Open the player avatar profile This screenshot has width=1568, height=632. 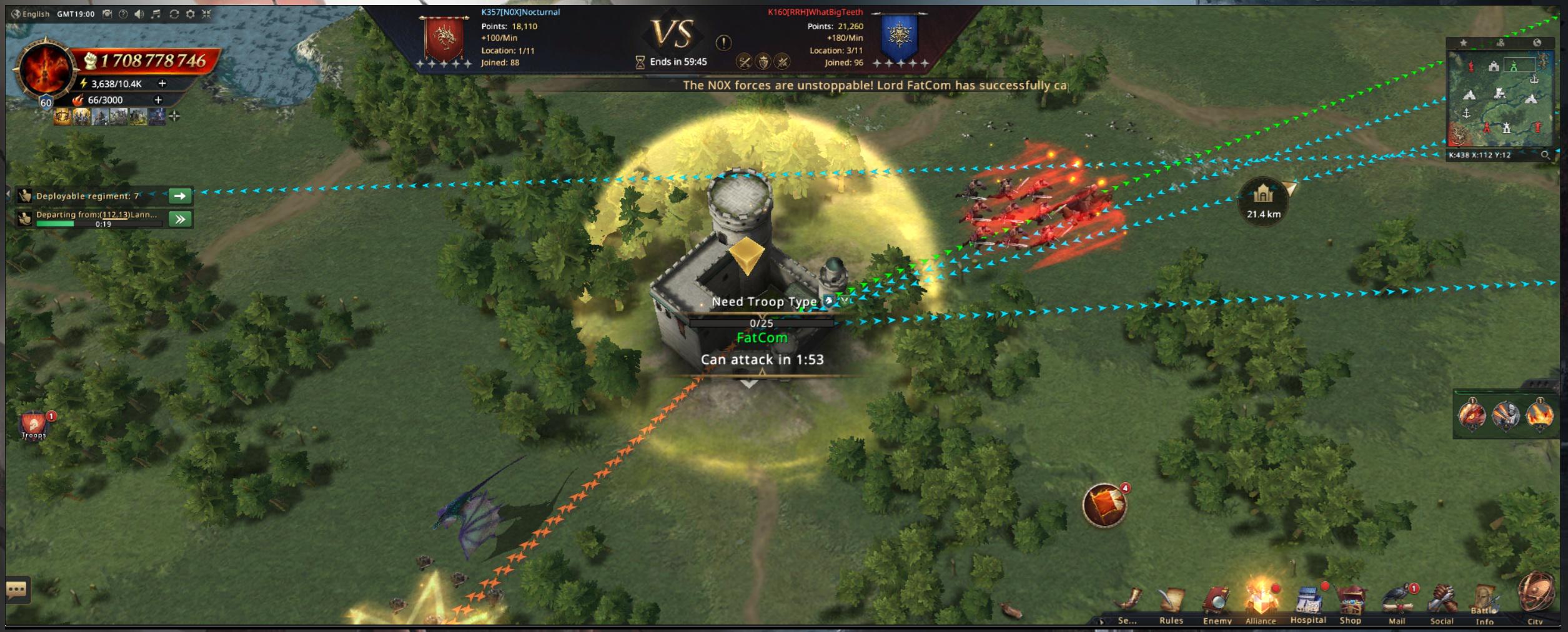point(45,70)
